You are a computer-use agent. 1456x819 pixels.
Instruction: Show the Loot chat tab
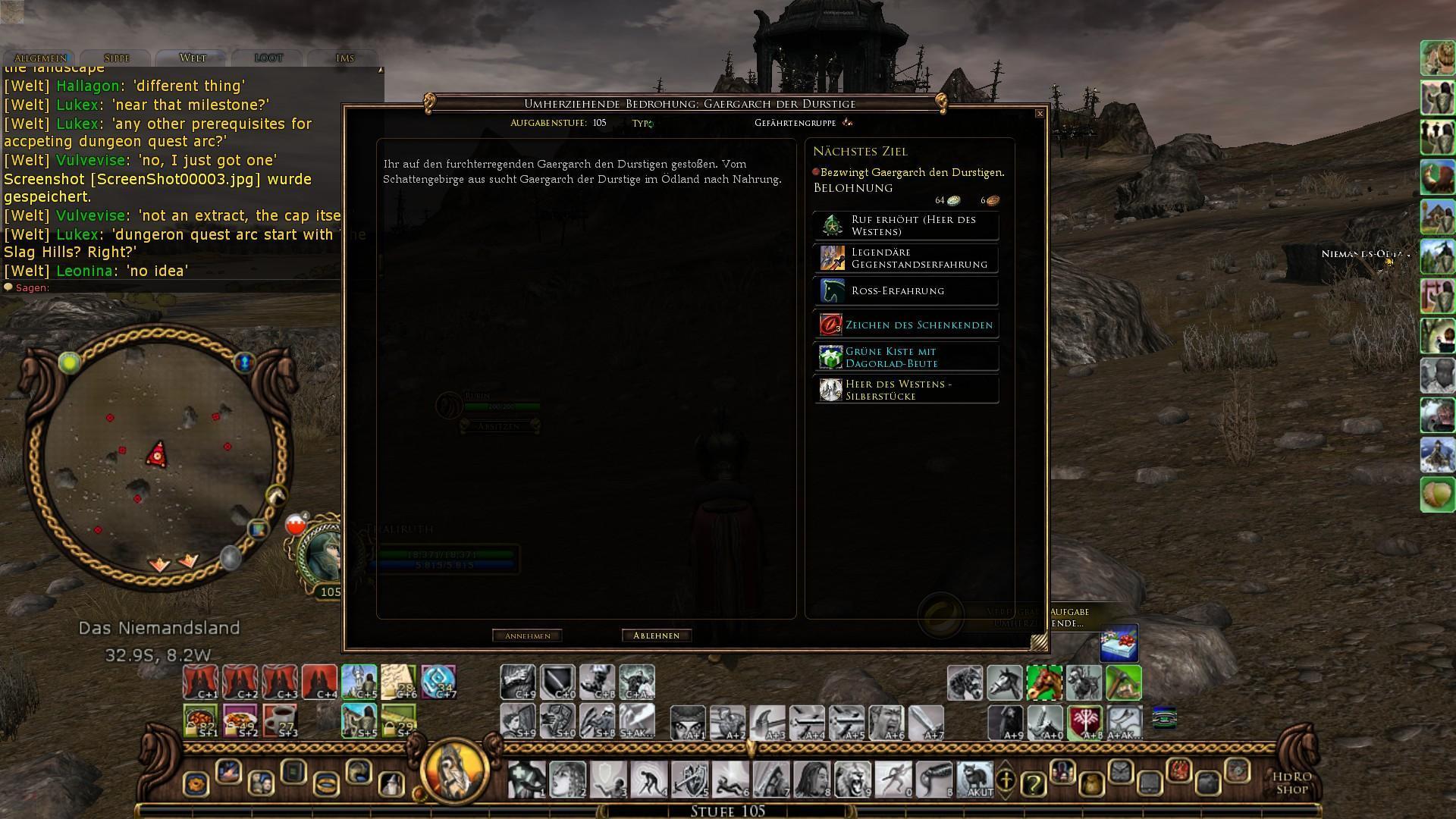(x=268, y=58)
